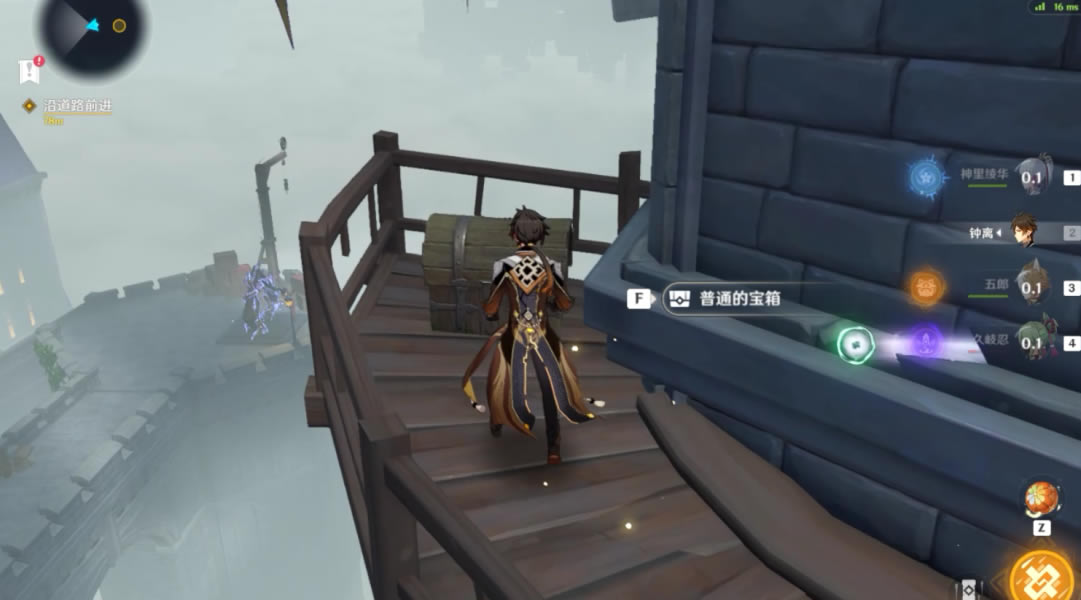Open the quest menu bookmark icon
Image resolution: width=1081 pixels, height=600 pixels.
(x=28, y=71)
